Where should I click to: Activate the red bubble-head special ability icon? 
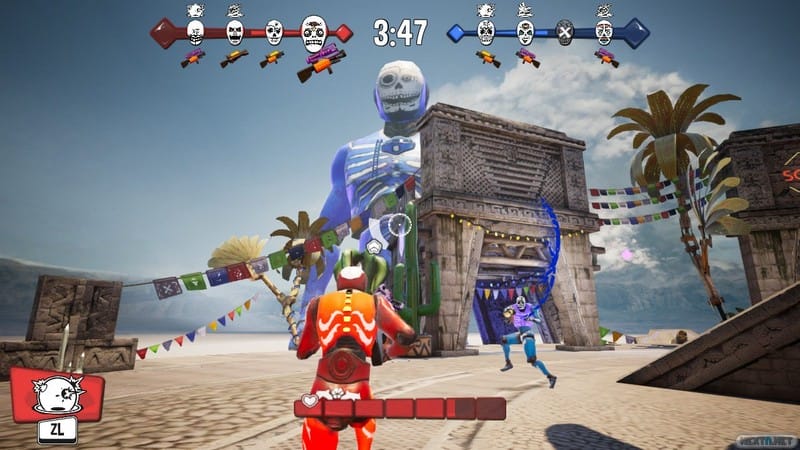pos(56,394)
